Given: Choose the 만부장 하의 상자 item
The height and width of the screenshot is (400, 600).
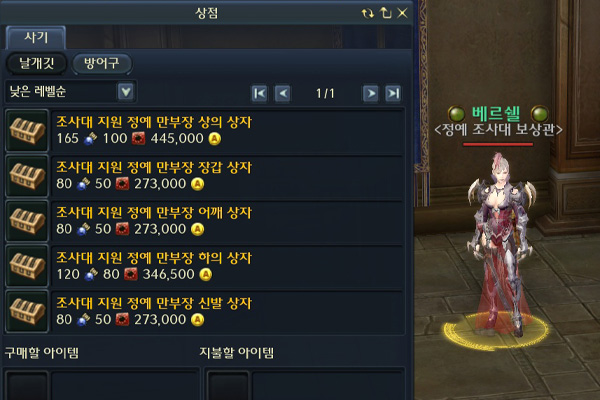Looking at the screenshot, I should pos(153,258).
